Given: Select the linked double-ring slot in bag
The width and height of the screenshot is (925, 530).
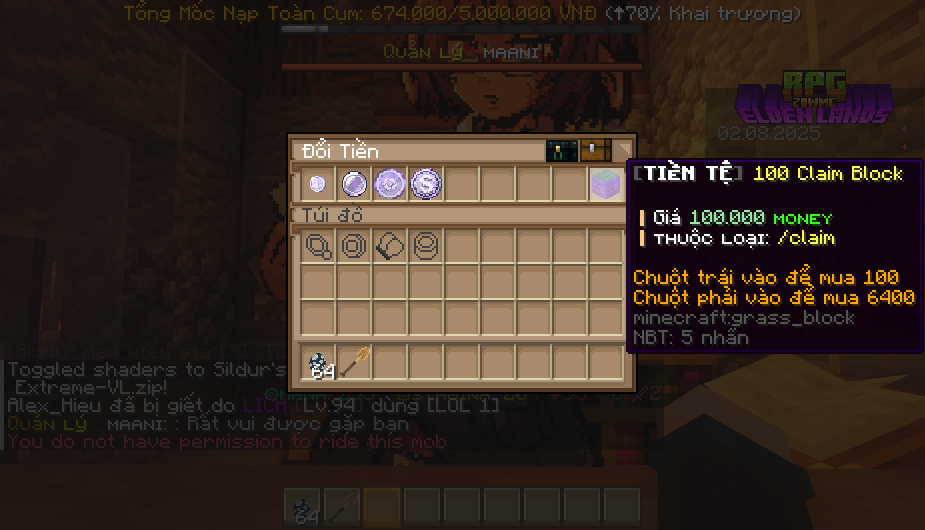Looking at the screenshot, I should tap(318, 246).
